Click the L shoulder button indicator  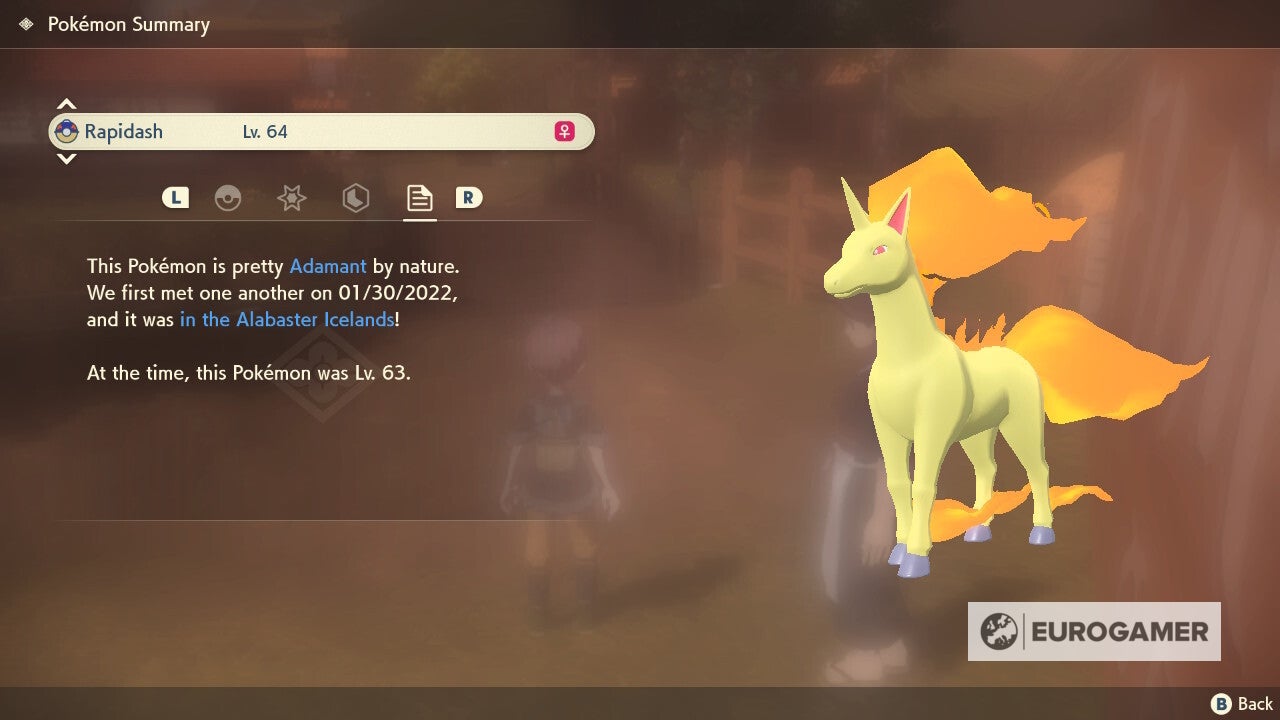[175, 197]
